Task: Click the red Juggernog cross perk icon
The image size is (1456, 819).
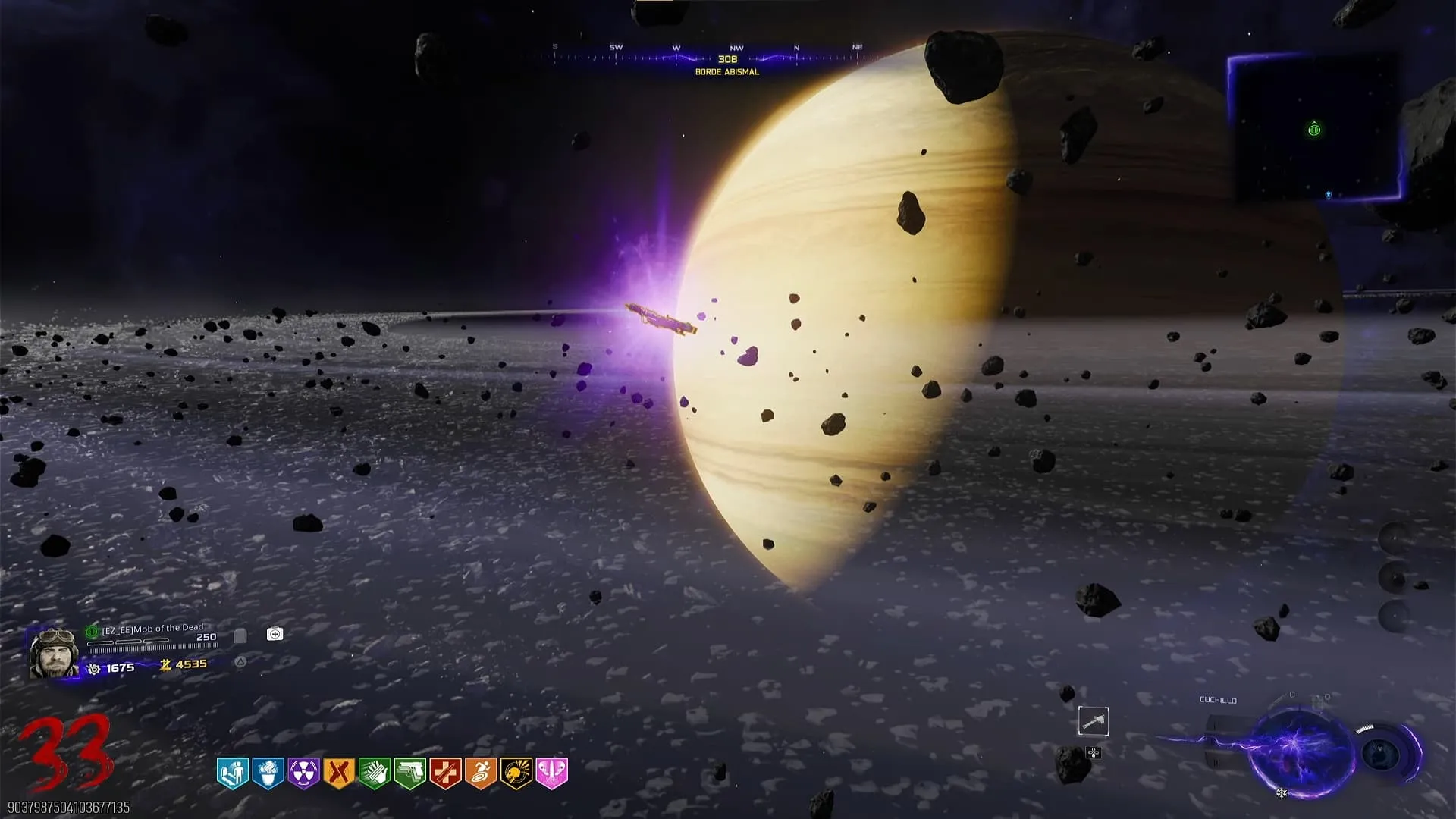Action: [446, 773]
